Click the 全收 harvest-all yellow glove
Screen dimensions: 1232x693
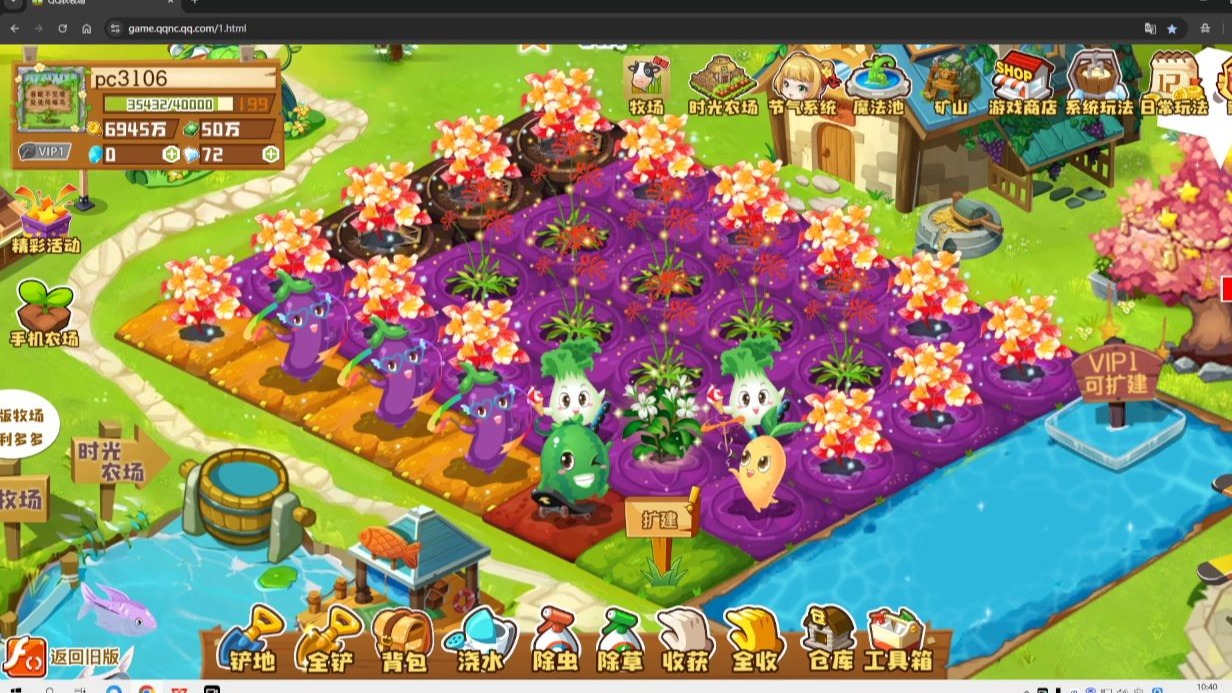coord(753,640)
